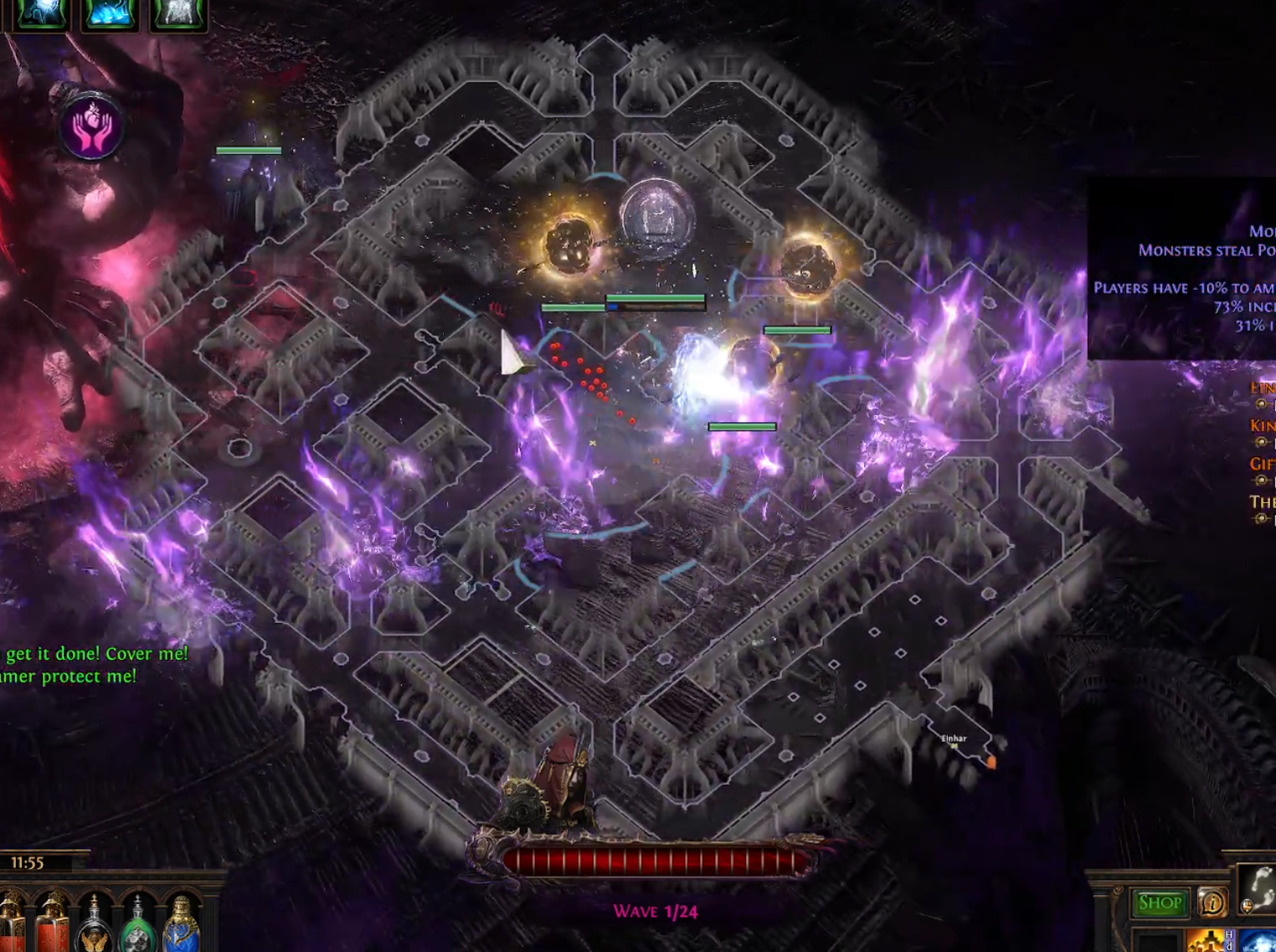Use the flask with golden butterfly wings
The image size is (1276, 952).
tap(95, 927)
